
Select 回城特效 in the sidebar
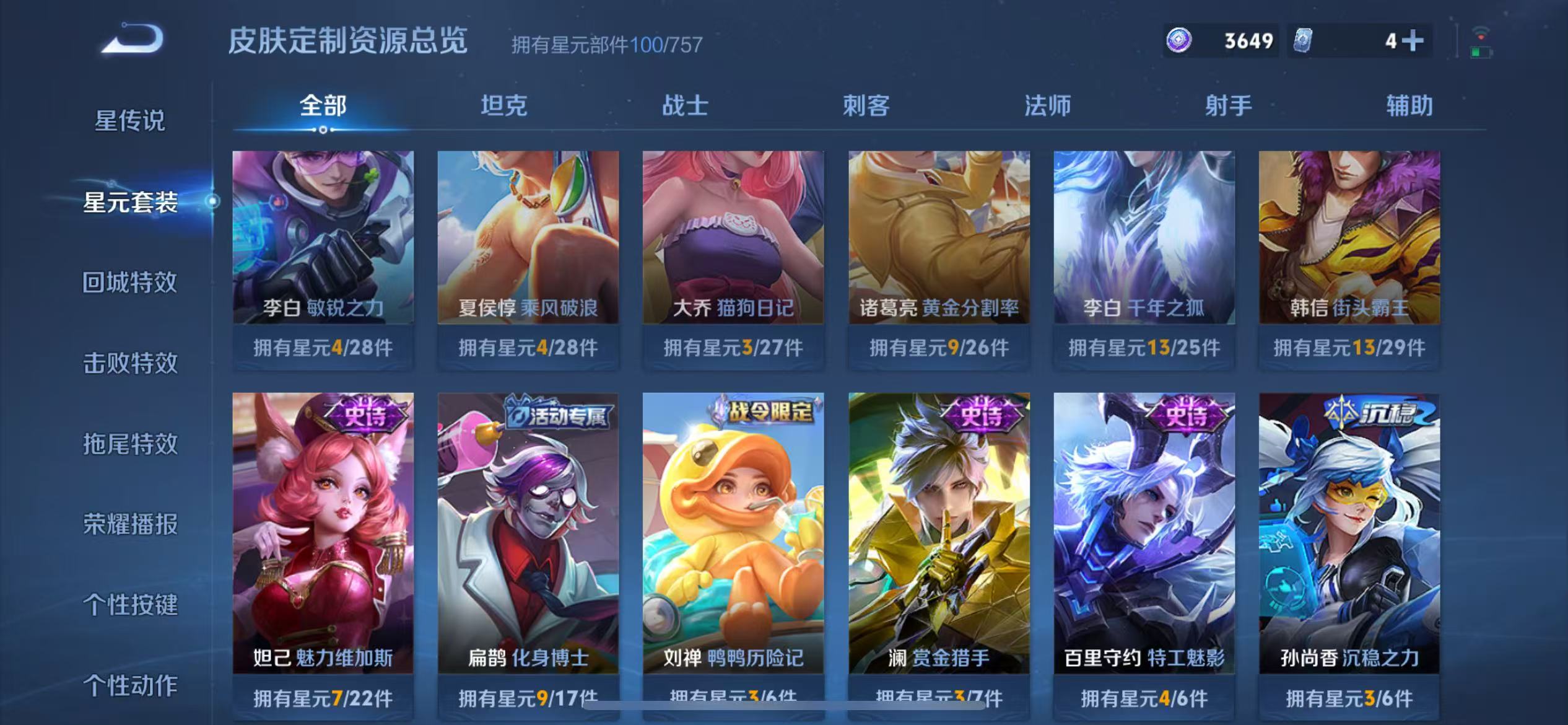[x=129, y=282]
